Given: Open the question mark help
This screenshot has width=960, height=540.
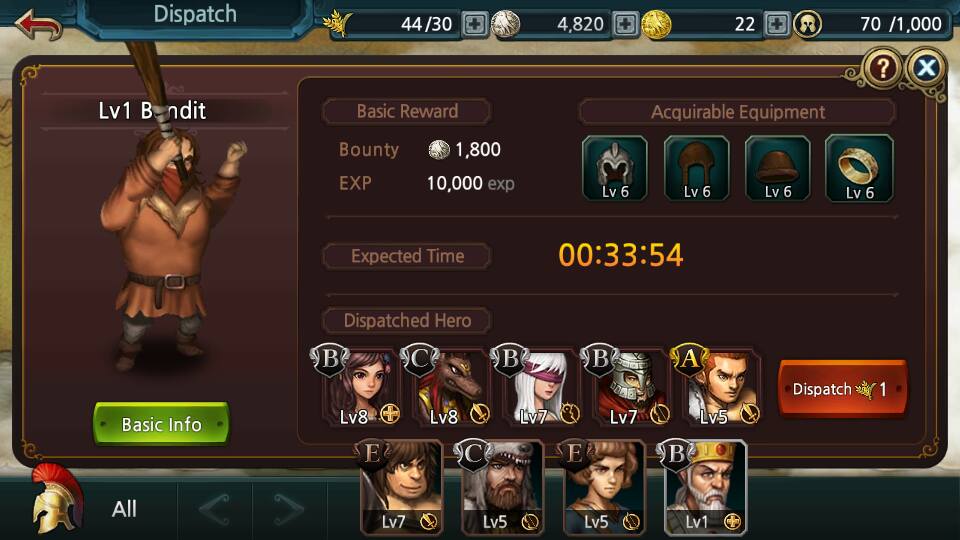Looking at the screenshot, I should point(882,67).
